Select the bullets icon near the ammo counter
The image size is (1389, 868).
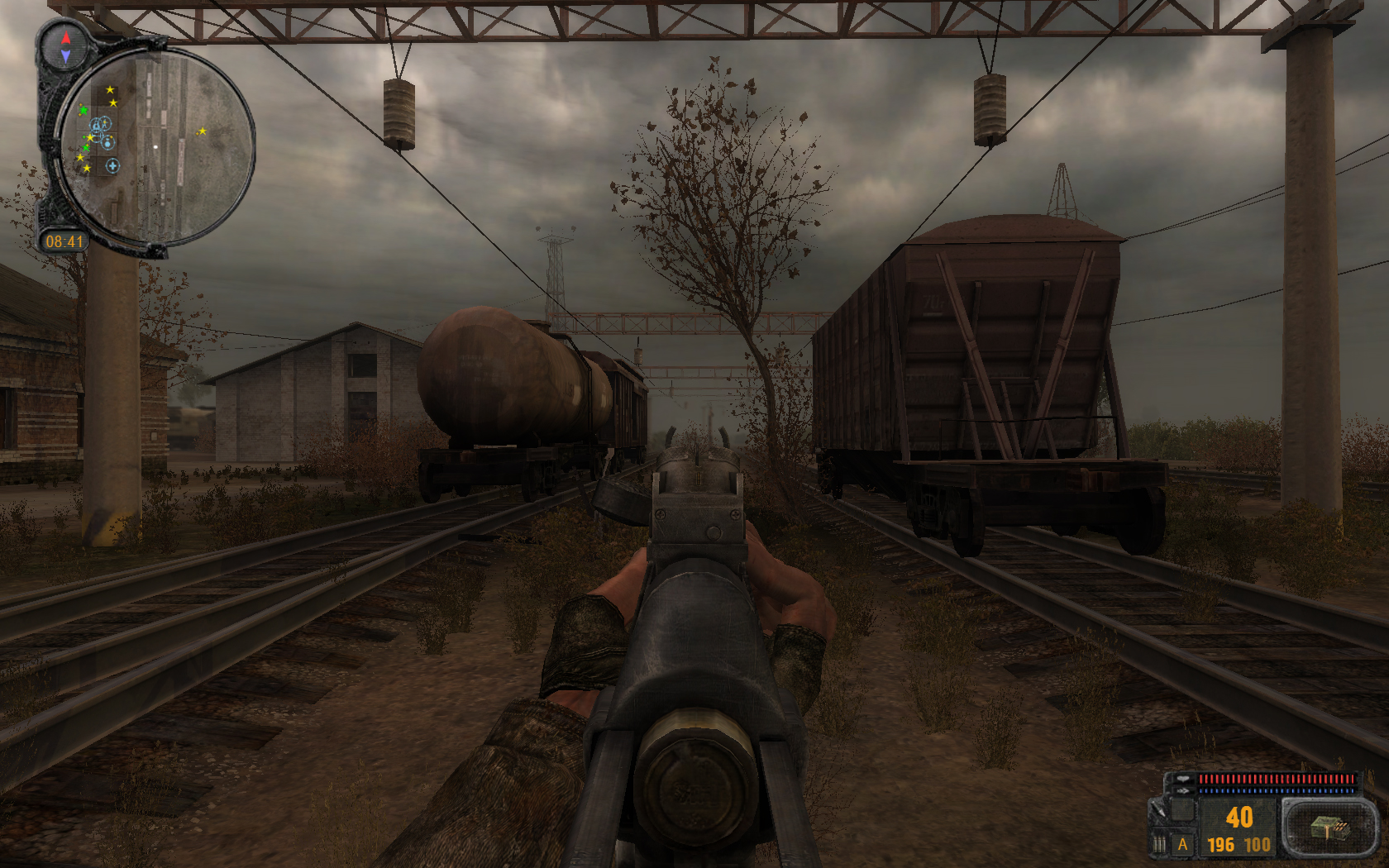(1158, 842)
